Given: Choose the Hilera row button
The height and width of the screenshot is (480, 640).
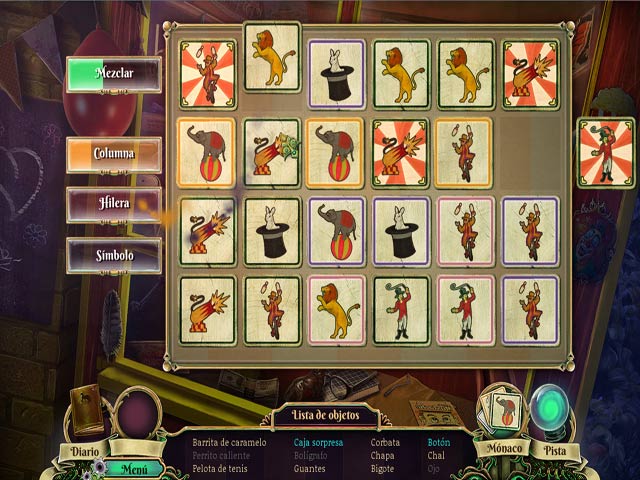Looking at the screenshot, I should pos(113,204).
